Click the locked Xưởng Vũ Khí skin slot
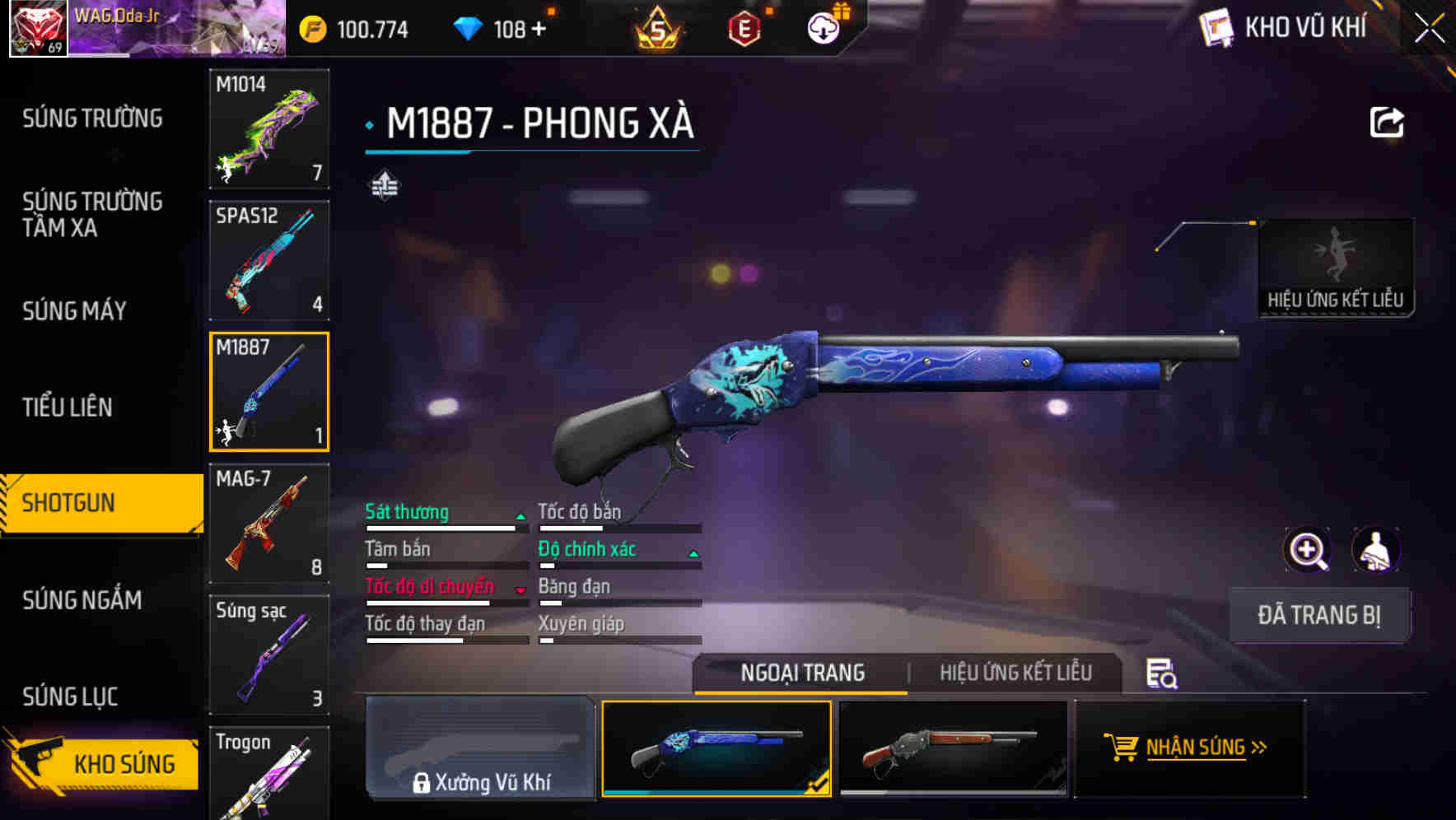The width and height of the screenshot is (1456, 820). (480, 748)
